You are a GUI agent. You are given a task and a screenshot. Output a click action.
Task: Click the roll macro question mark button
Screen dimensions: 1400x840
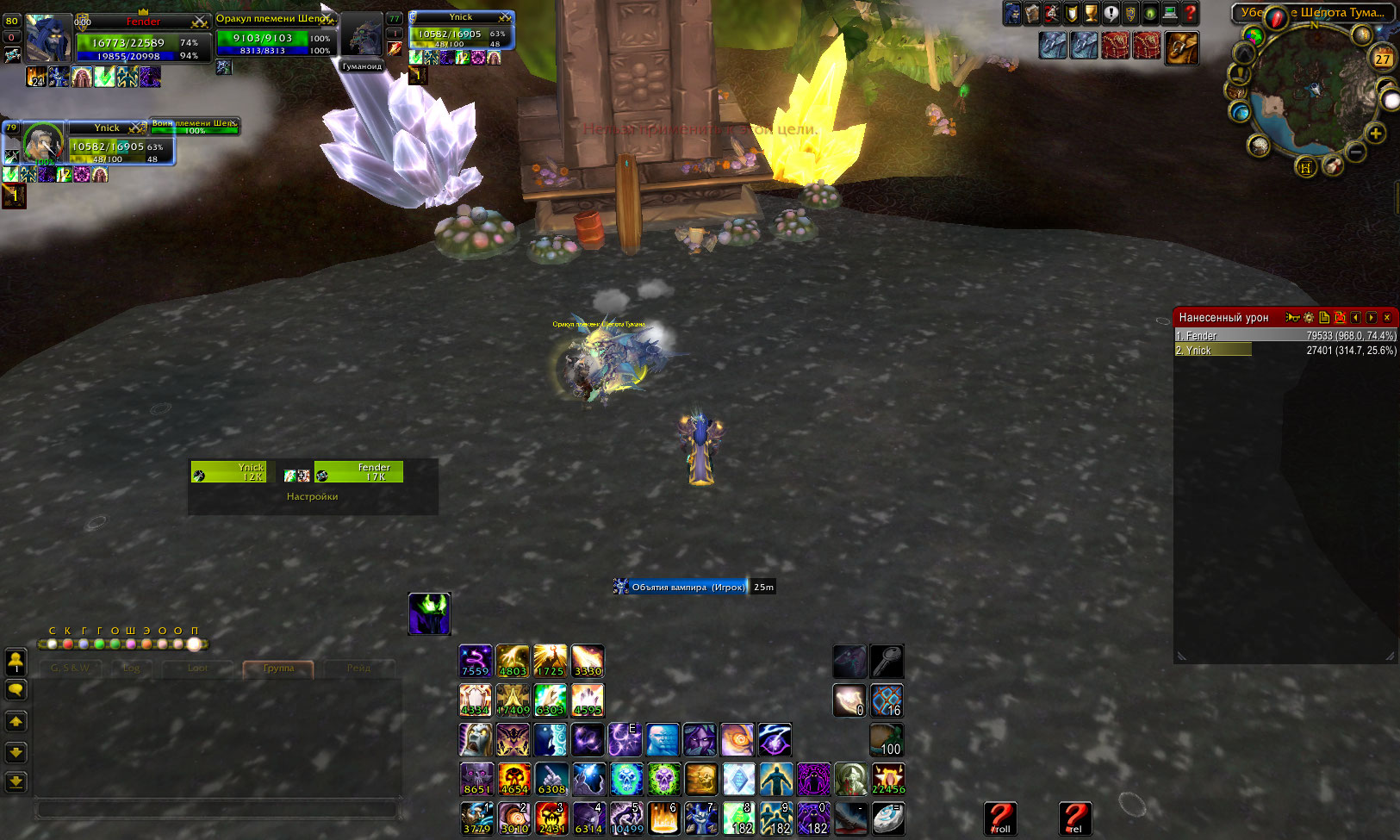point(1000,818)
